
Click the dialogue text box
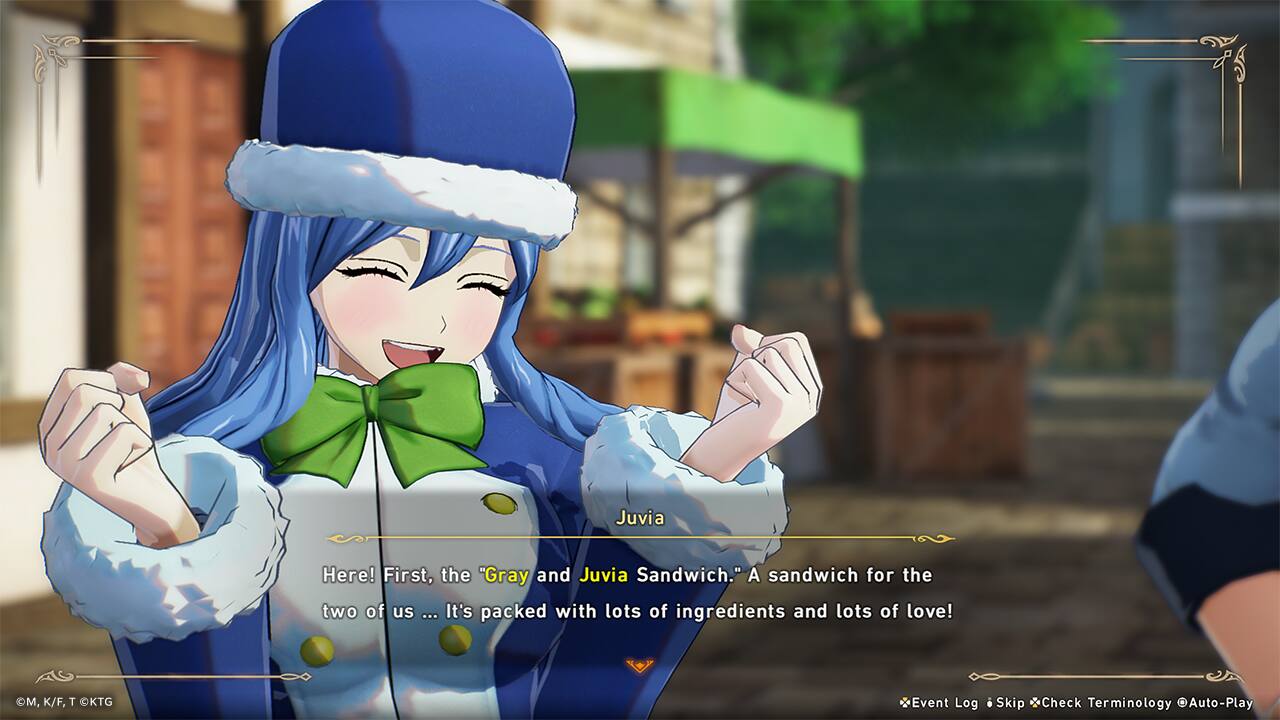point(640,590)
